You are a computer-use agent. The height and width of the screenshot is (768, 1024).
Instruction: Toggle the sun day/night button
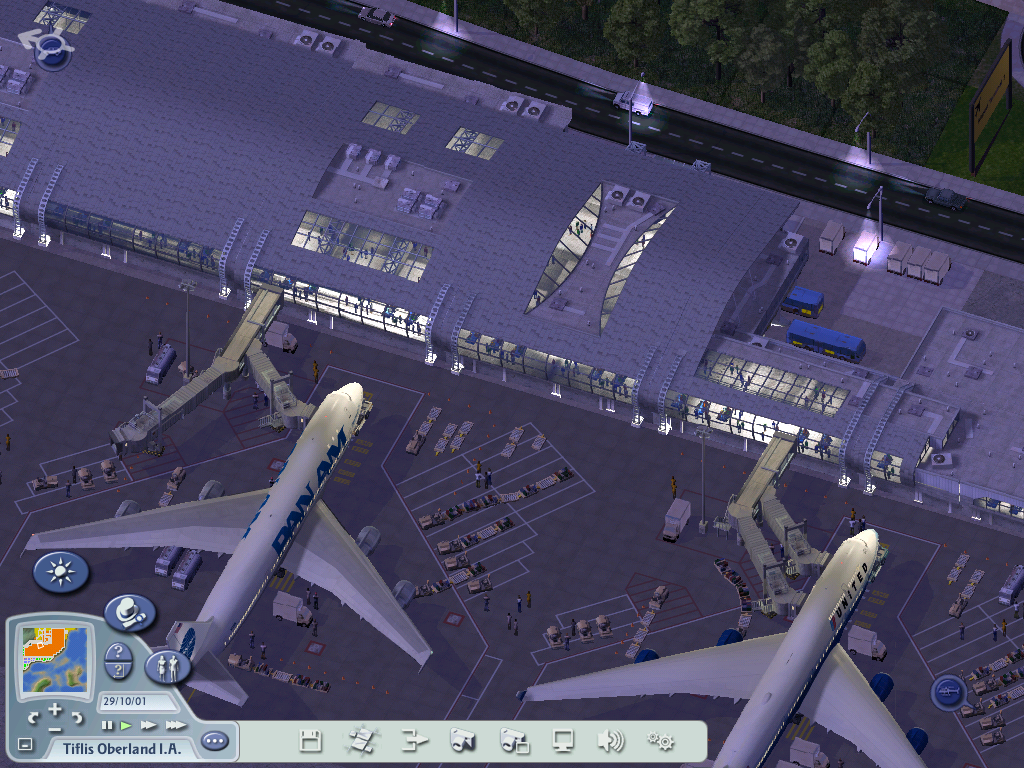(61, 572)
